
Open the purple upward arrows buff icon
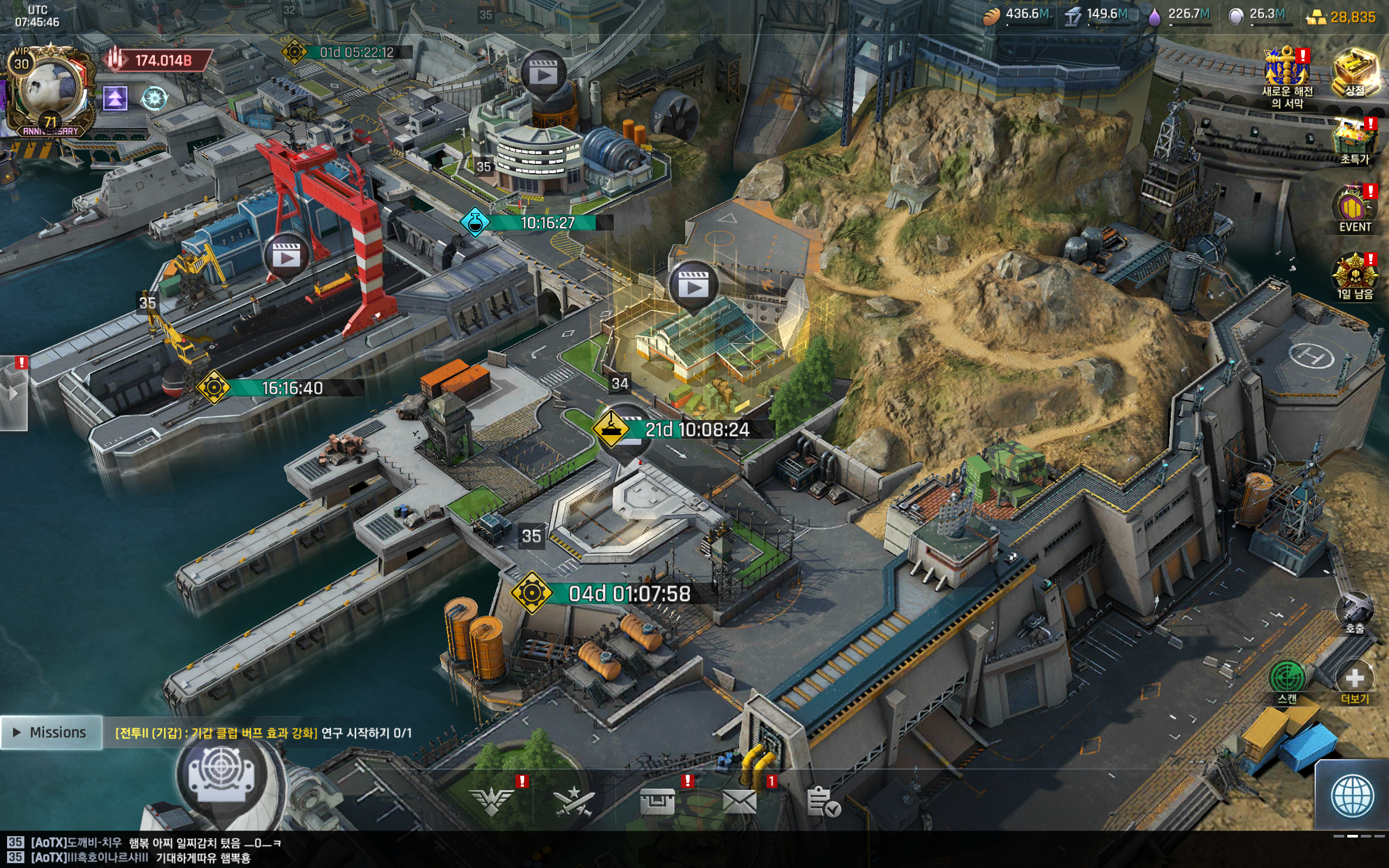(x=115, y=99)
